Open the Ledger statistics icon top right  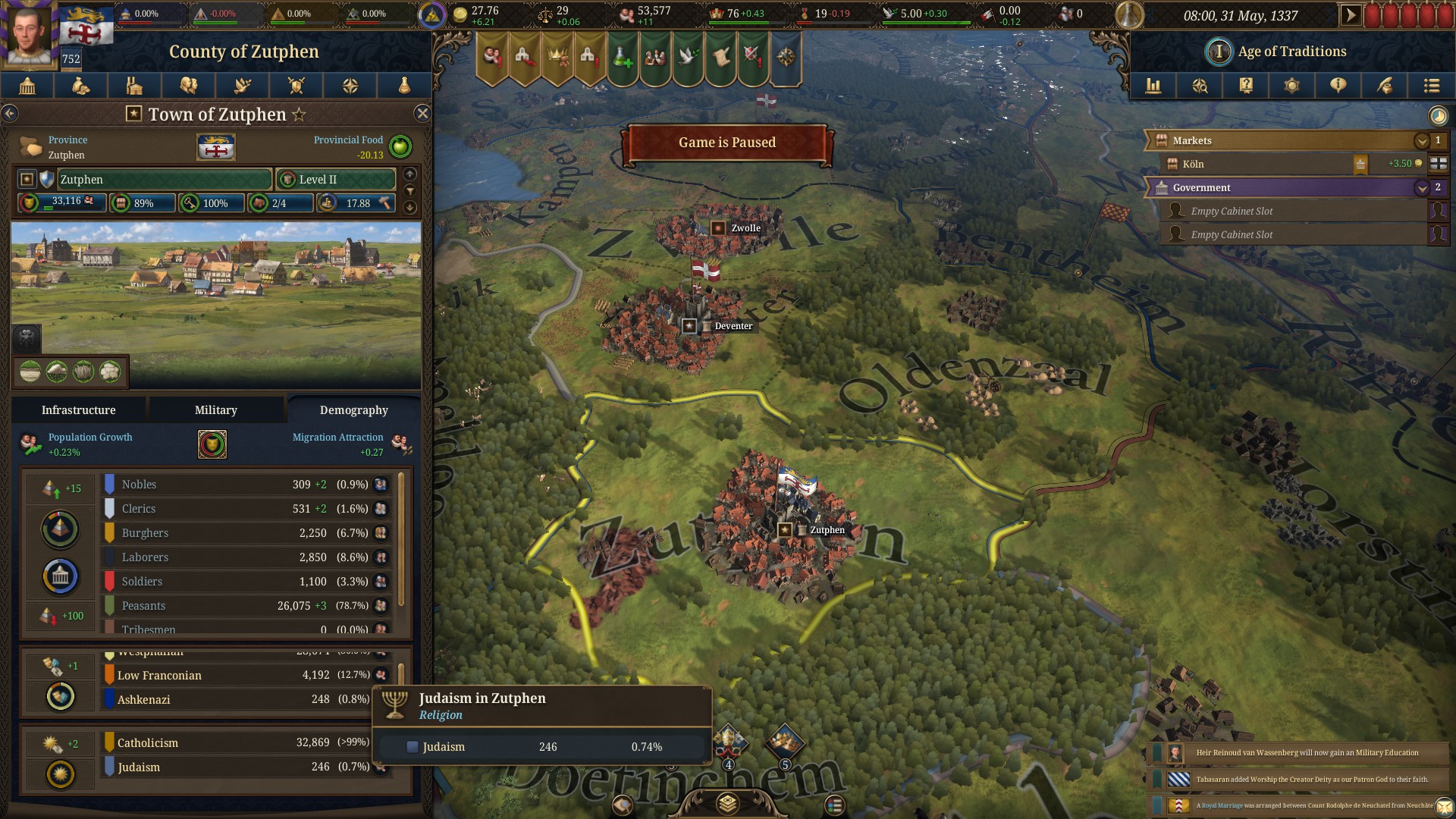[1153, 86]
